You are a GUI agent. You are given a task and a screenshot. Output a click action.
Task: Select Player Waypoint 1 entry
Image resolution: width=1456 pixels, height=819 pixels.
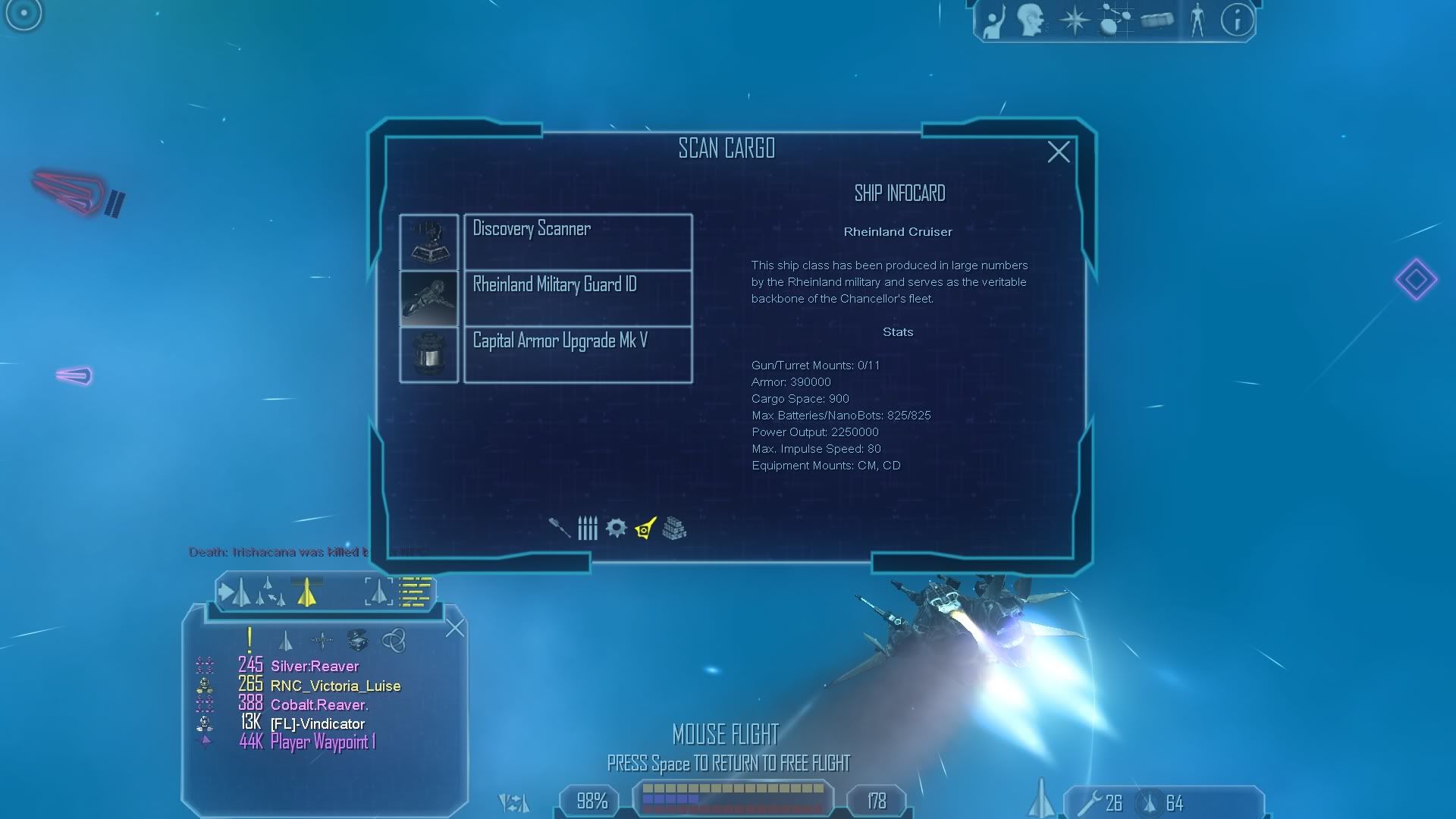(x=322, y=742)
